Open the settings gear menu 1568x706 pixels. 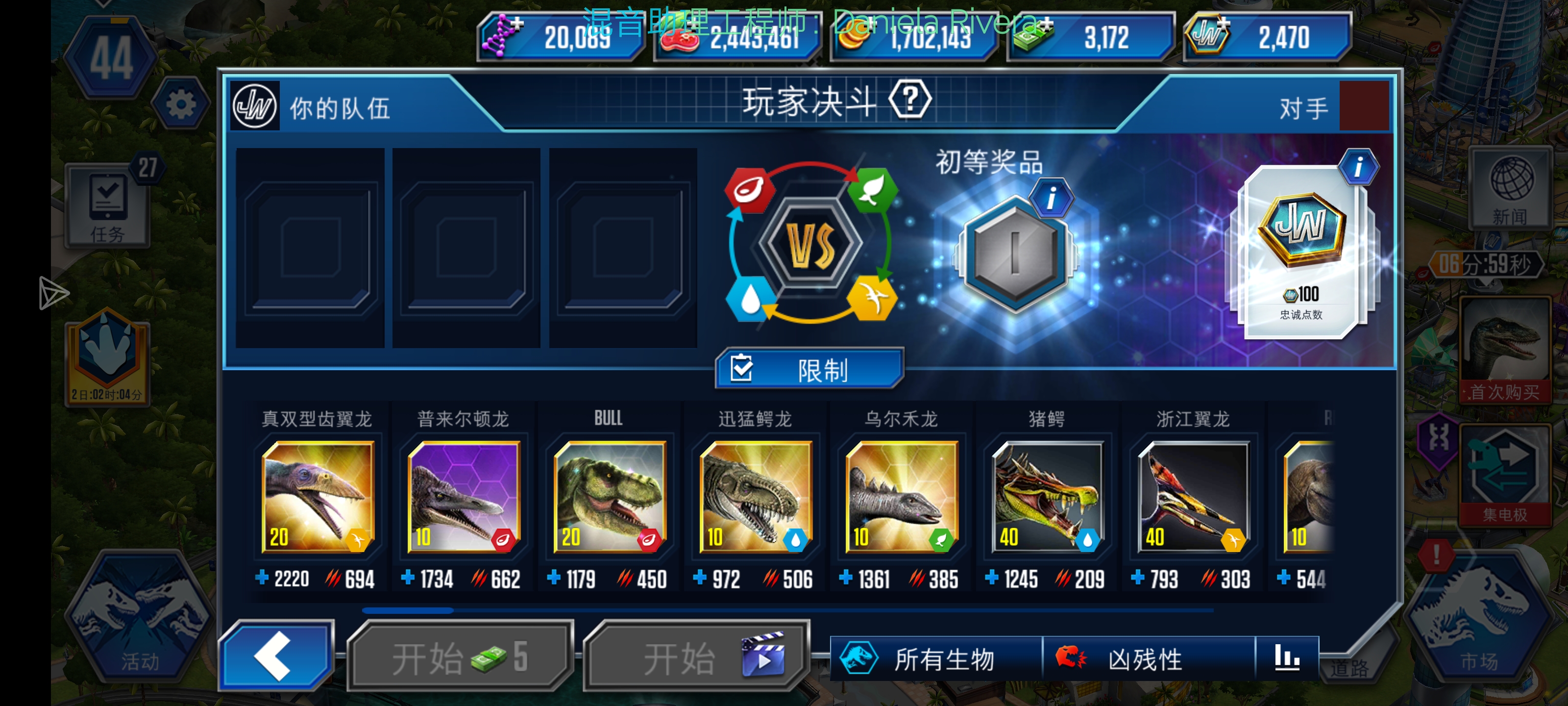181,103
